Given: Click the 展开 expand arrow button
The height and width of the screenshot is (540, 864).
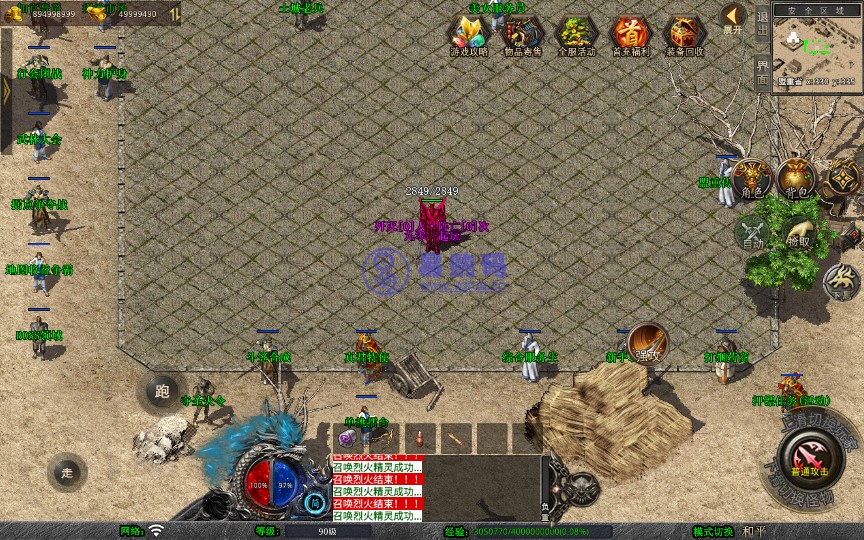Looking at the screenshot, I should coord(733,18).
